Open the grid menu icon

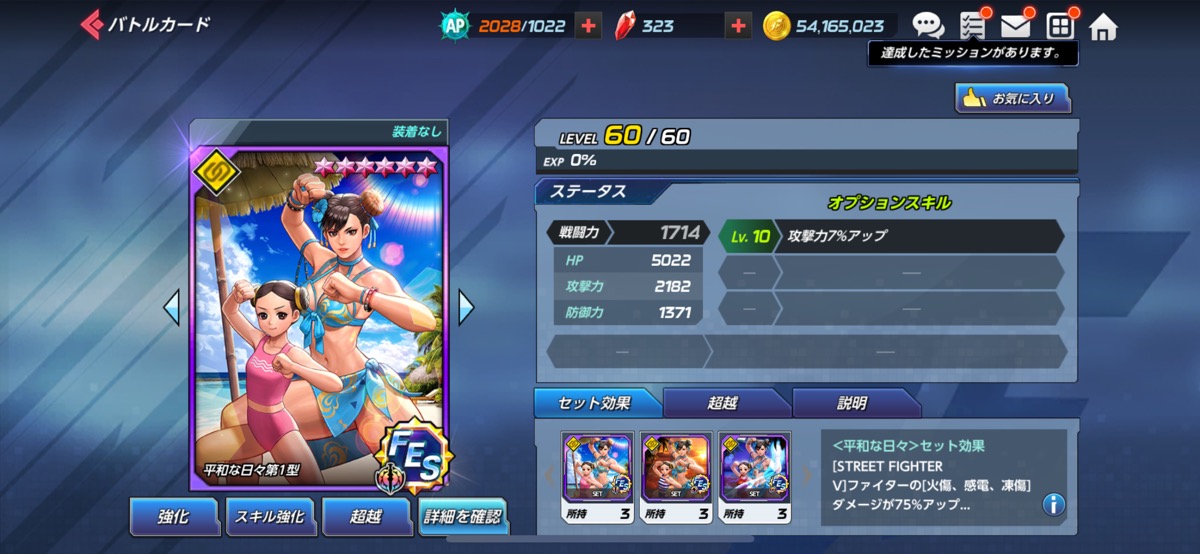tap(1059, 26)
